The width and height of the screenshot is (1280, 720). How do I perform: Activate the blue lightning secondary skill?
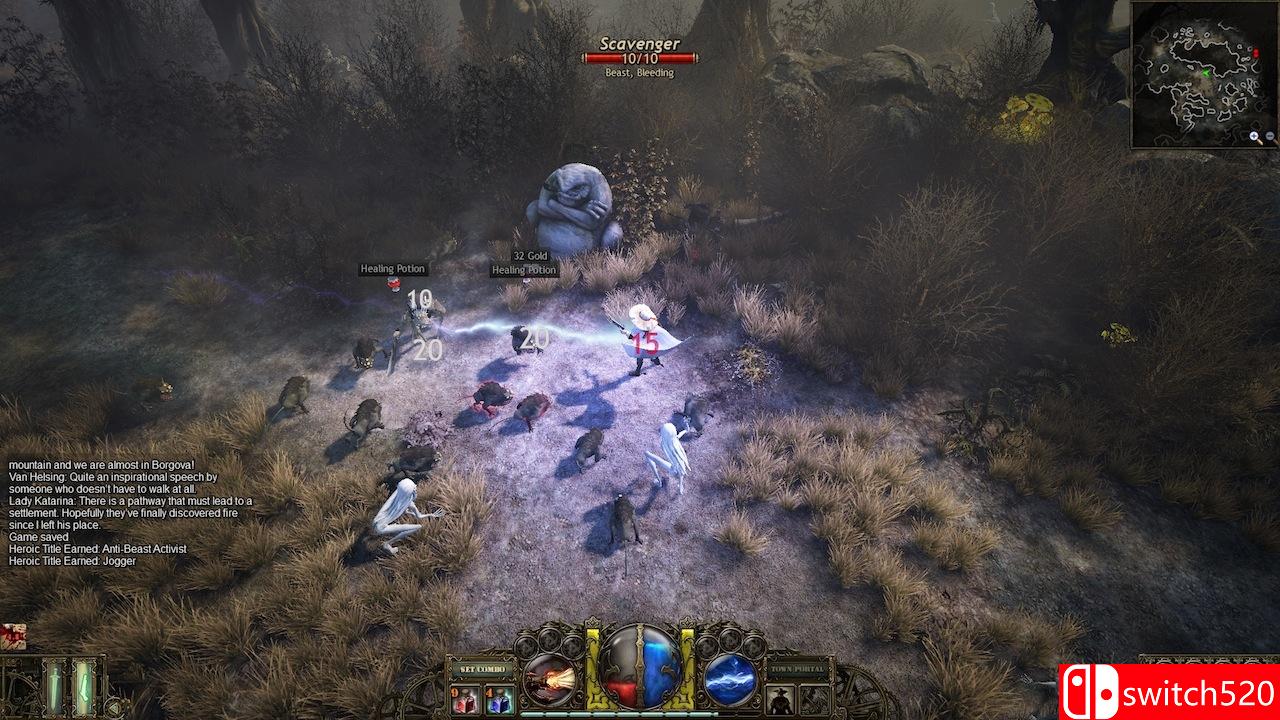pyautogui.click(x=730, y=677)
